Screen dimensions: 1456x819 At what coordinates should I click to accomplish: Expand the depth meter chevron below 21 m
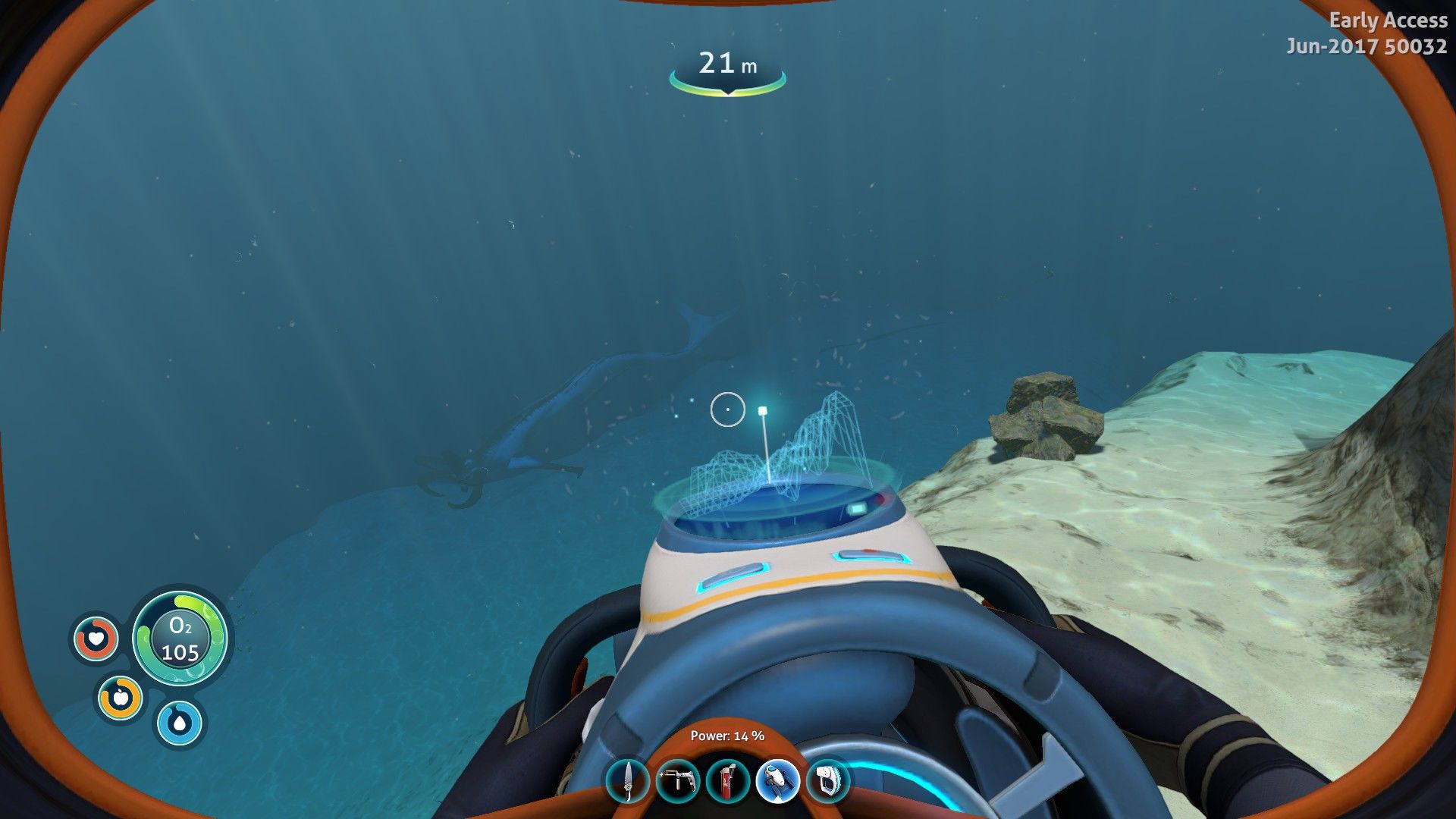pyautogui.click(x=726, y=94)
